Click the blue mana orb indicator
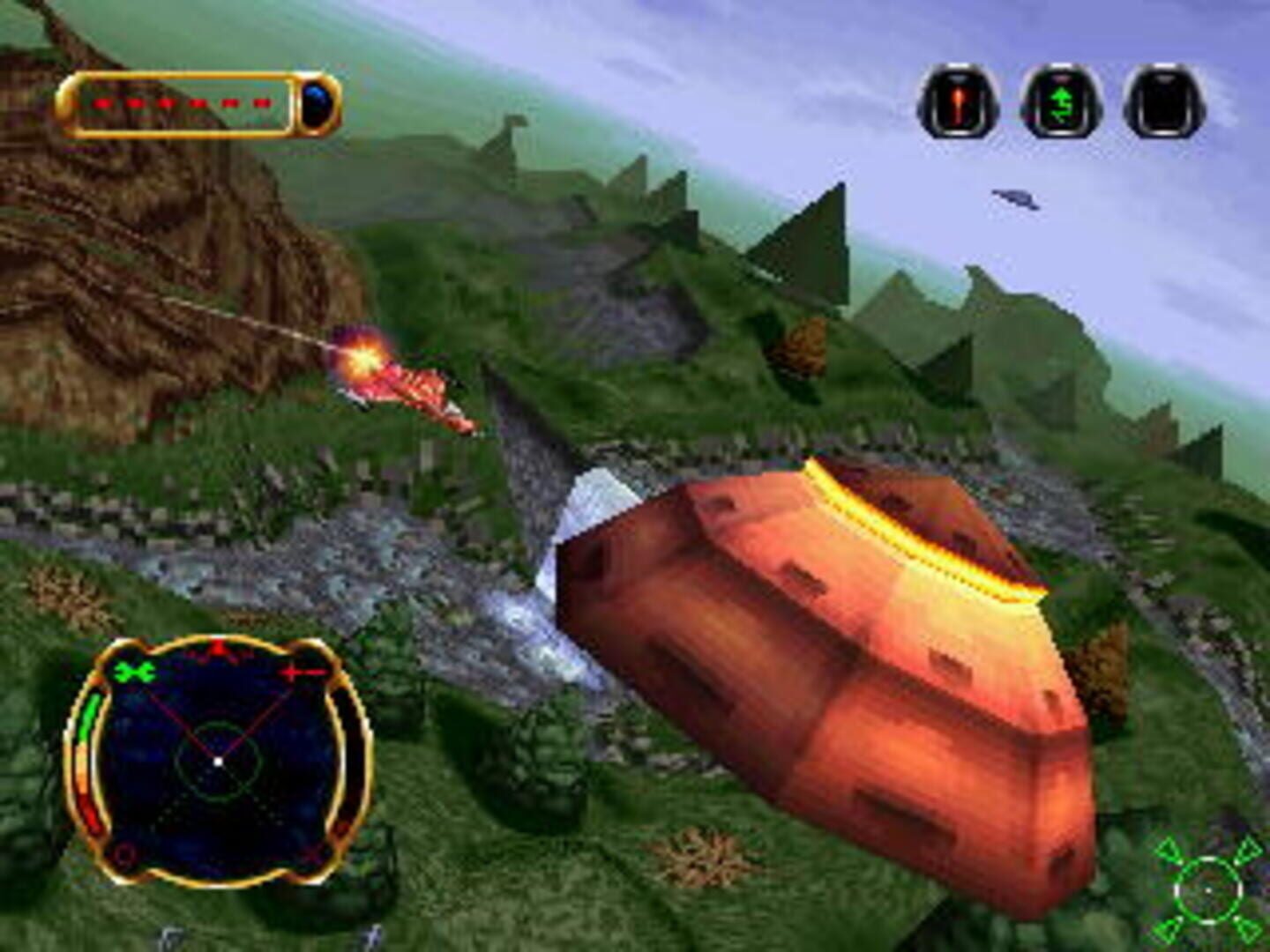The image size is (1270, 952). [x=315, y=101]
